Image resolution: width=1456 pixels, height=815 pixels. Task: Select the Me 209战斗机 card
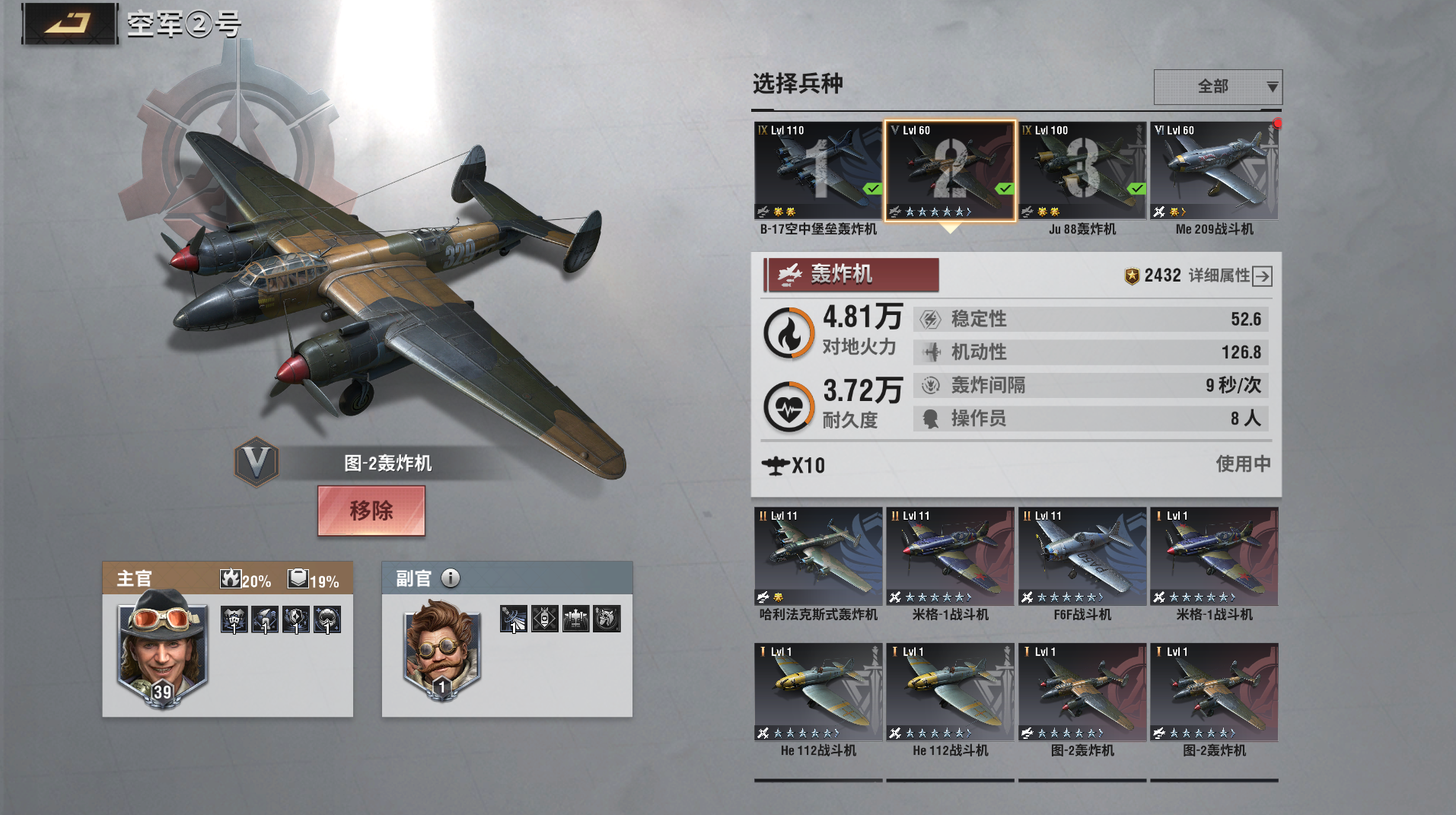[x=1214, y=171]
